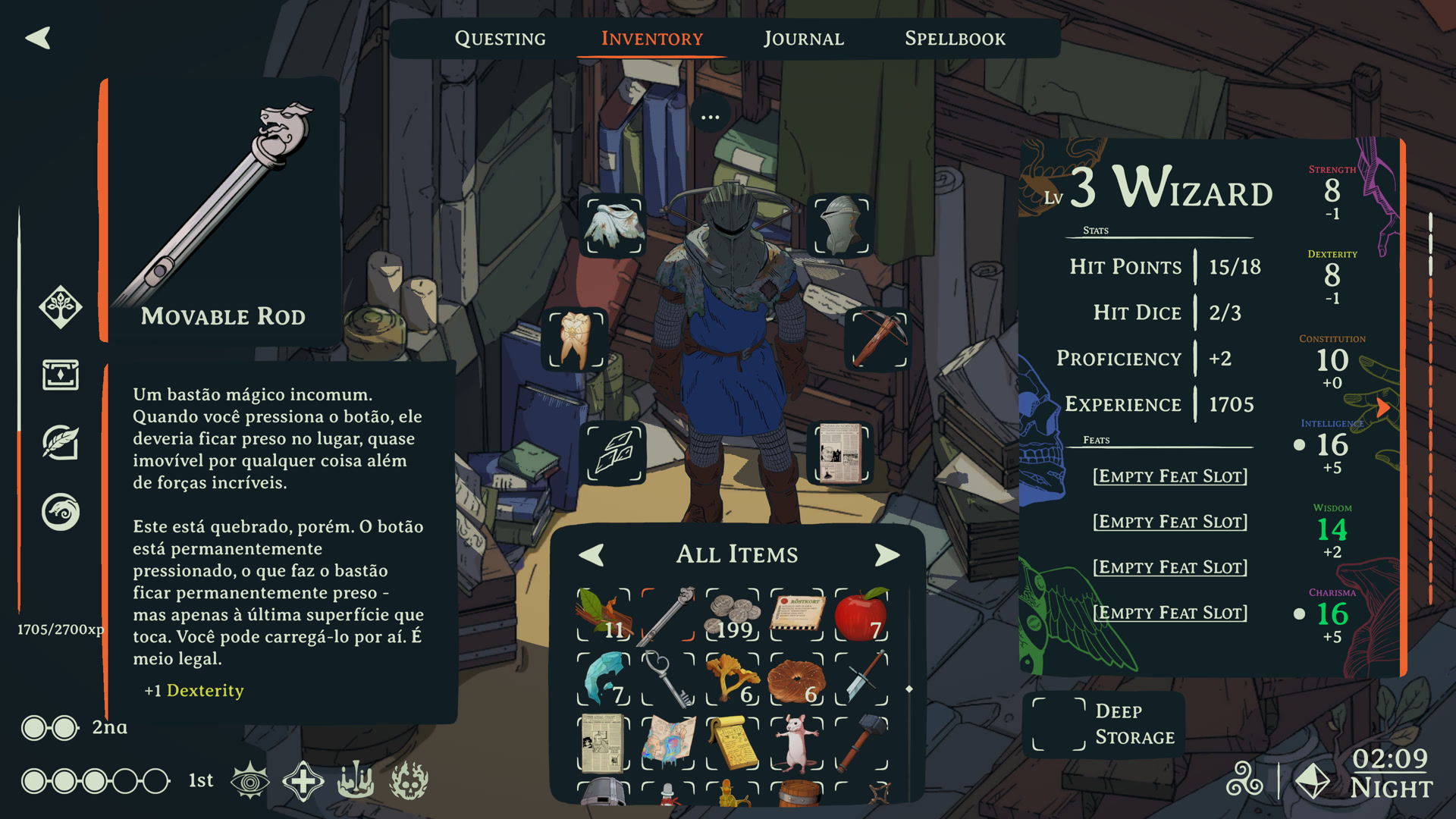Select the hammer item slot
The width and height of the screenshot is (1456, 819).
861,743
